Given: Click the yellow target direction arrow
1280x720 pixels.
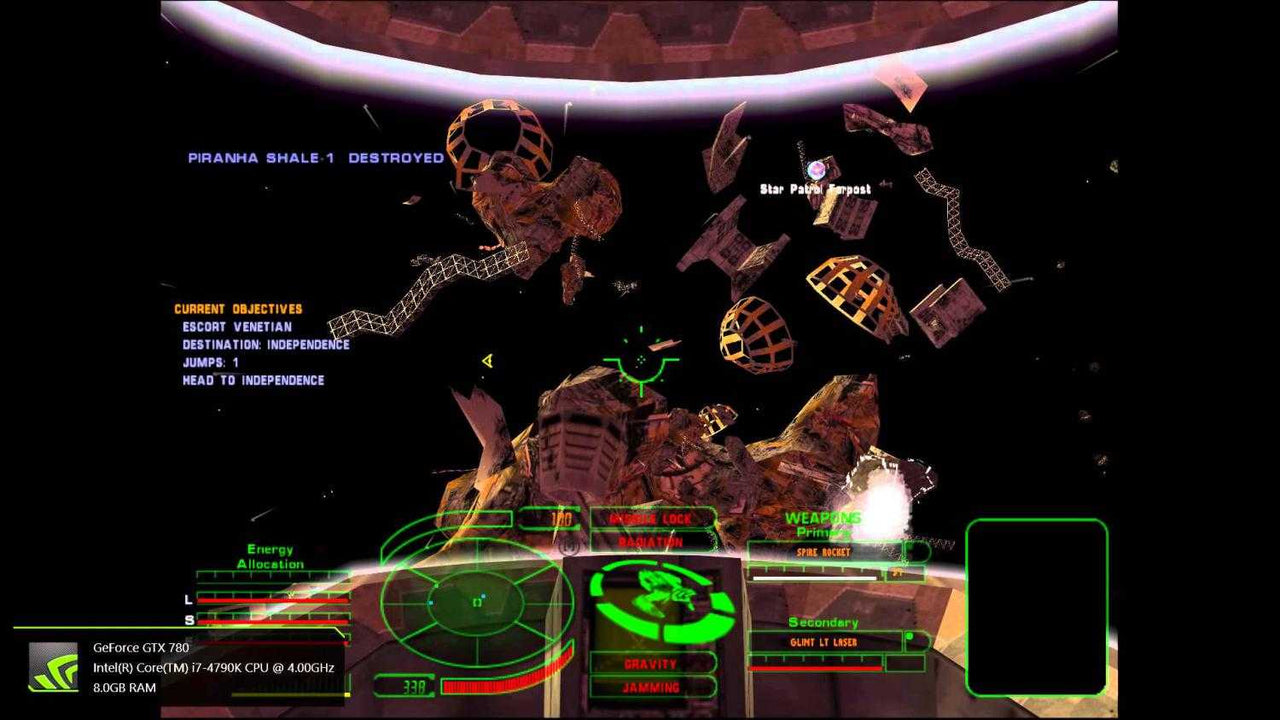Looking at the screenshot, I should [x=487, y=361].
